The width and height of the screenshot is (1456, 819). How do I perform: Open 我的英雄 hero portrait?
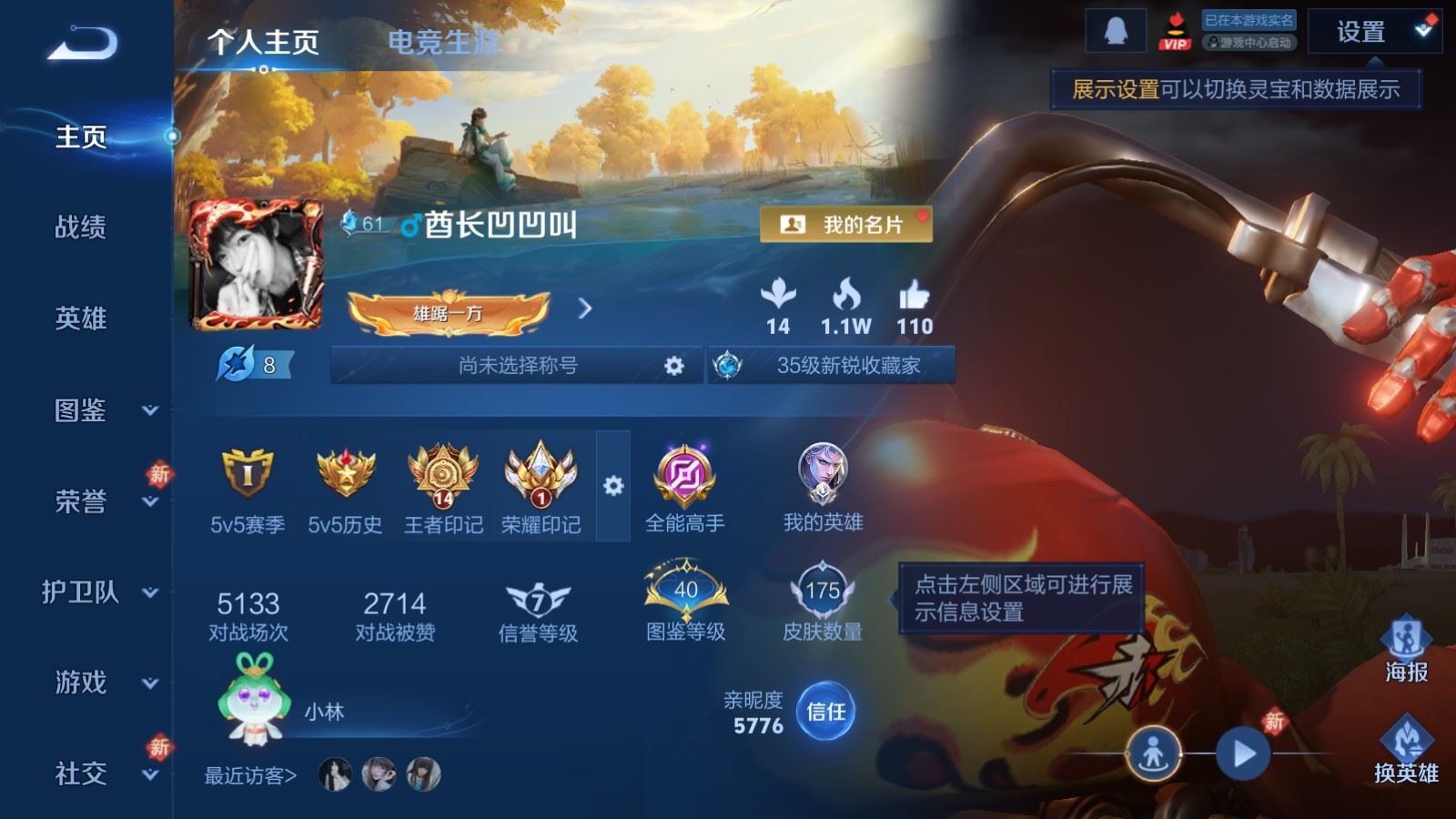(824, 473)
